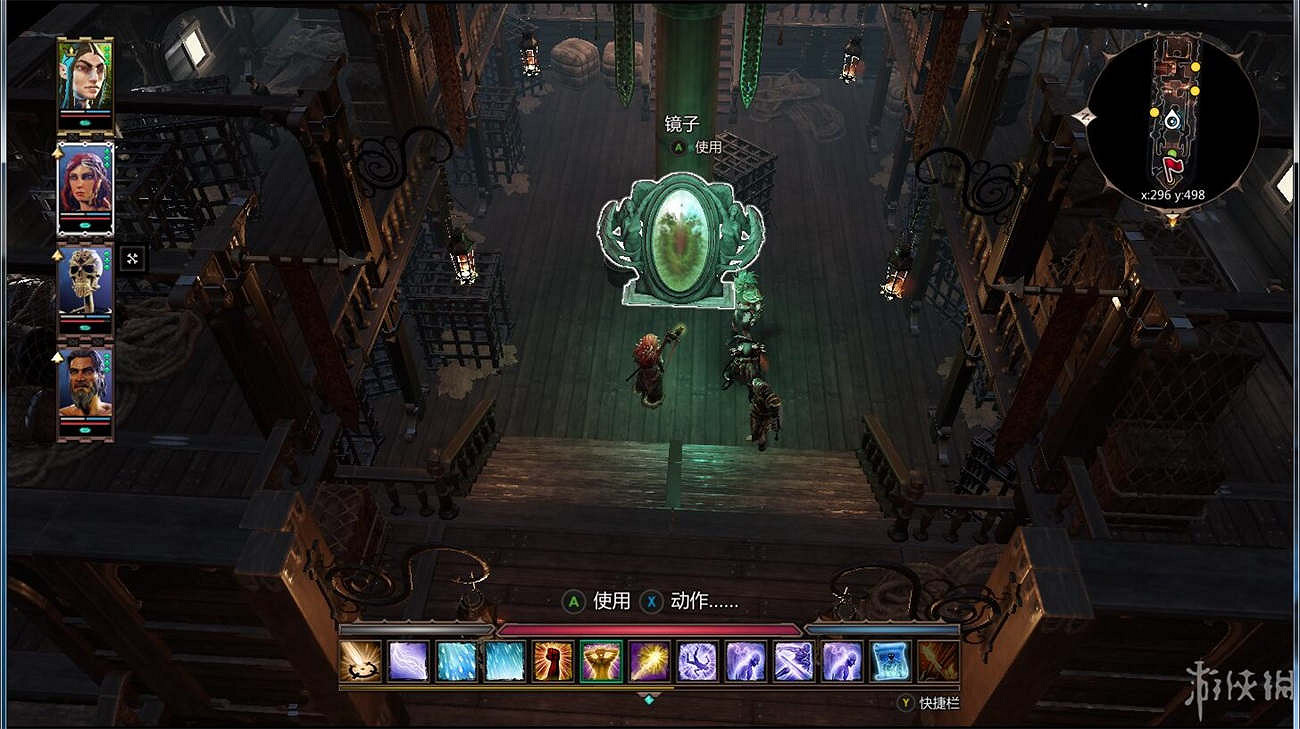The width and height of the screenshot is (1300, 729).
Task: Select the dimmed wand slot at hotbar end
Action: (937, 662)
